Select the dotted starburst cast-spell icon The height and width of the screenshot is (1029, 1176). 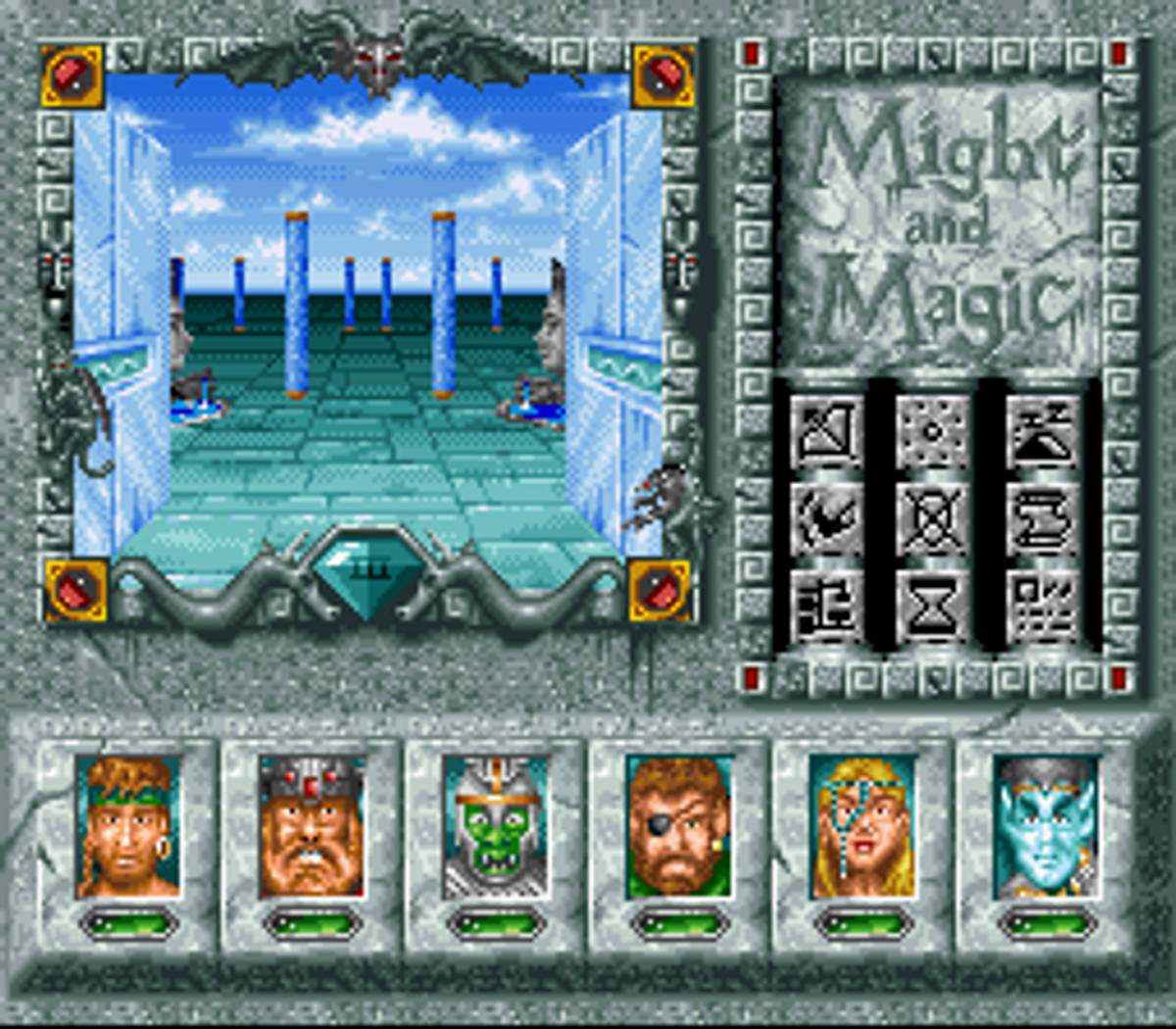(933, 432)
